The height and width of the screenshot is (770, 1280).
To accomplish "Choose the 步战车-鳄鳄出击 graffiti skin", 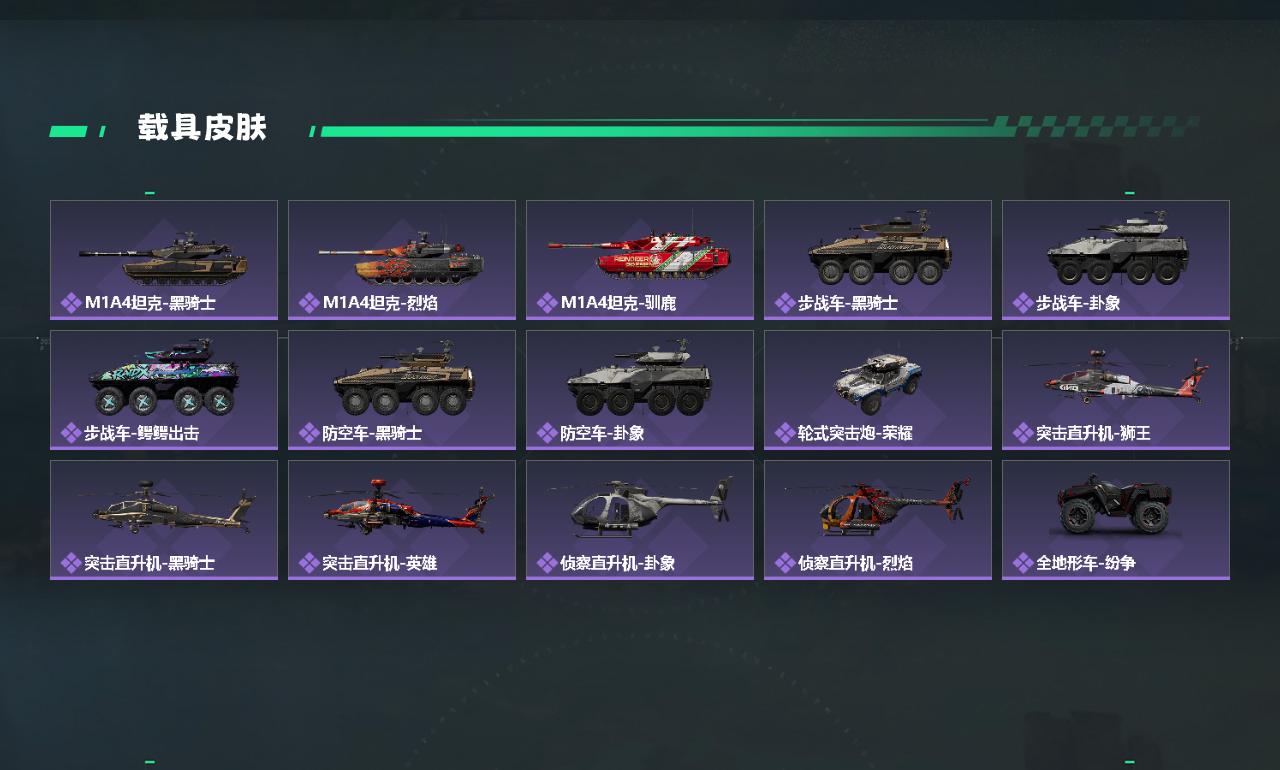I will [x=164, y=390].
